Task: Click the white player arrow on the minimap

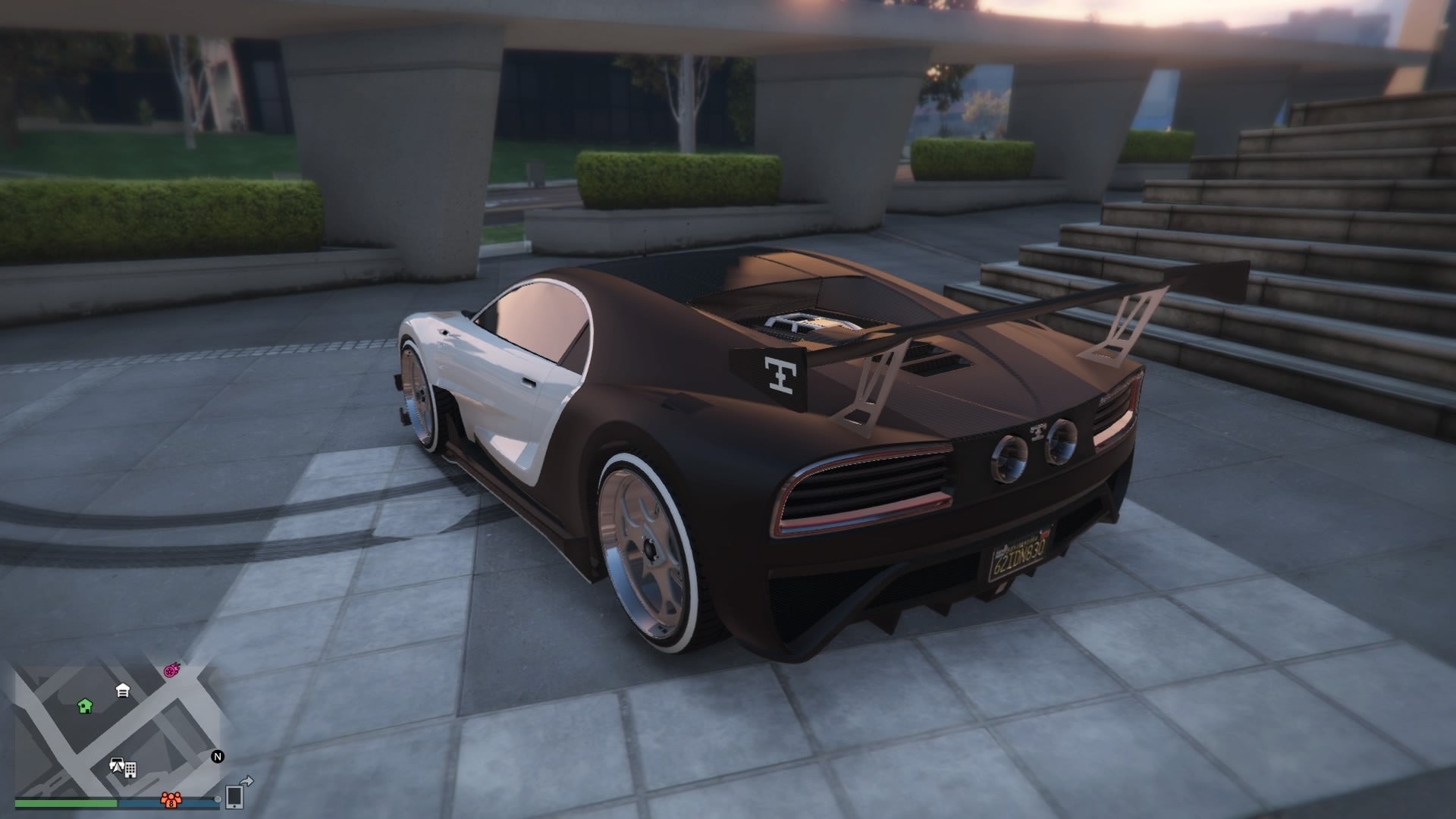Action: coord(117,766)
